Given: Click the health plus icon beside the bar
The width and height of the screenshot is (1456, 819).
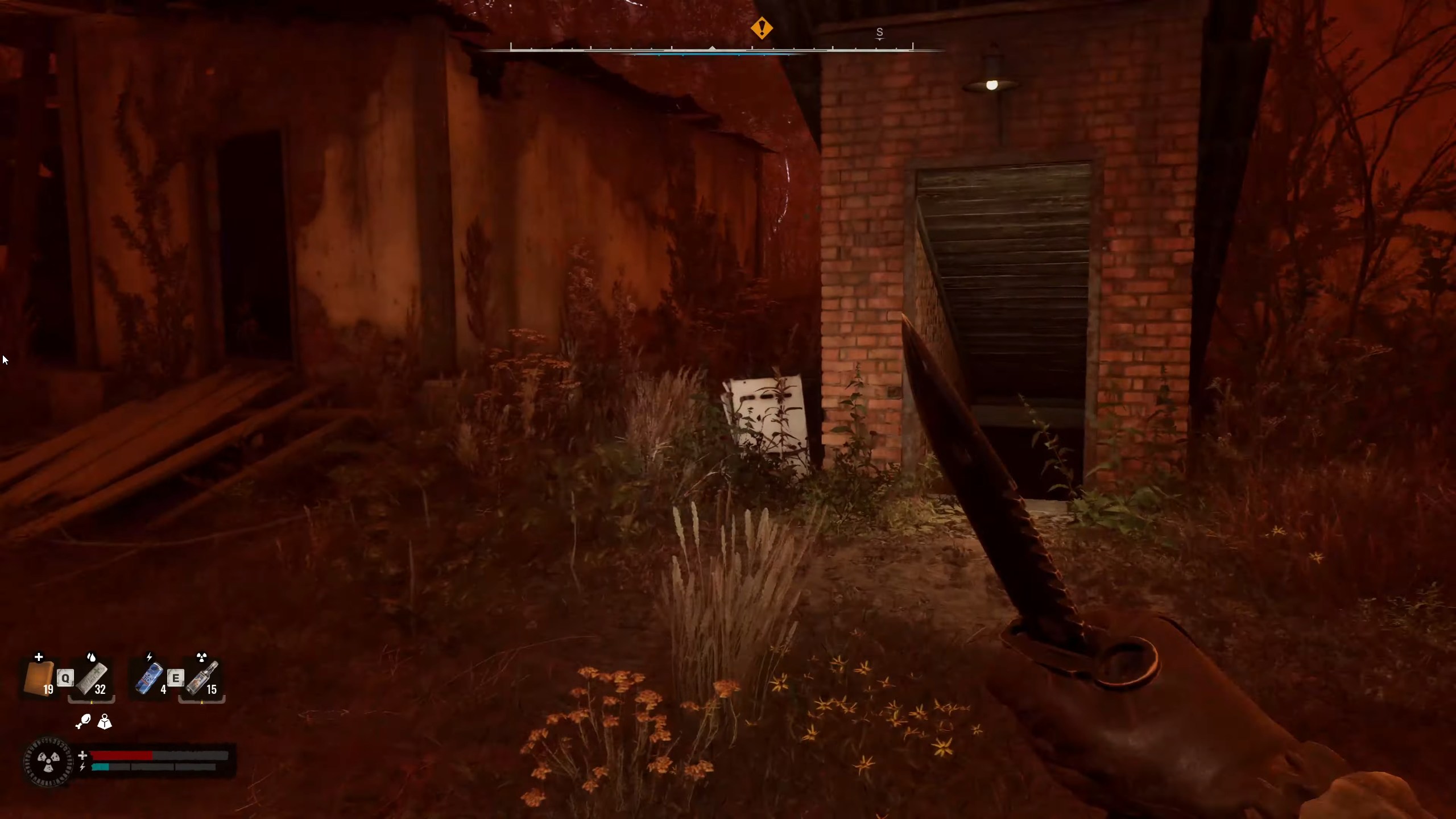Looking at the screenshot, I should click(82, 756).
